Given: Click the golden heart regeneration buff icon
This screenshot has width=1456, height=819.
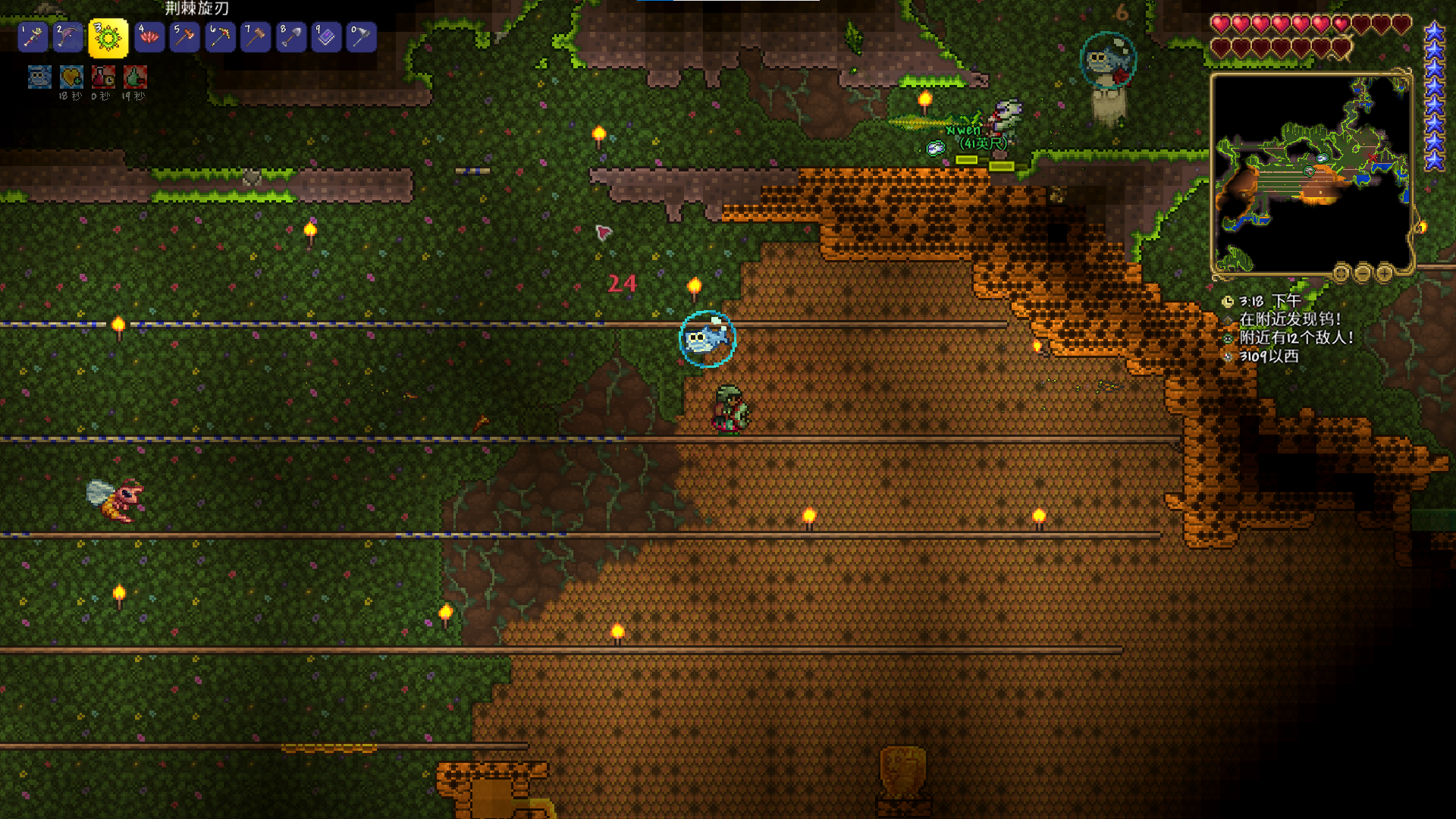Looking at the screenshot, I should coord(71,77).
